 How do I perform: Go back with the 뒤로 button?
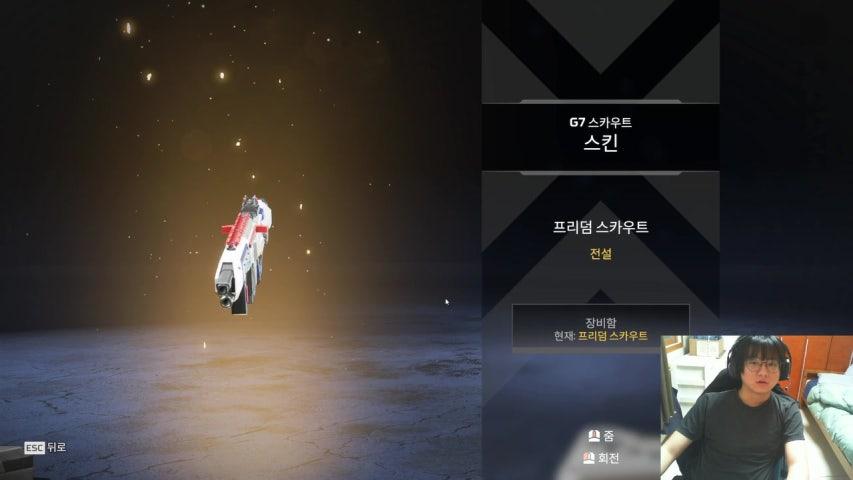pyautogui.click(x=45, y=447)
